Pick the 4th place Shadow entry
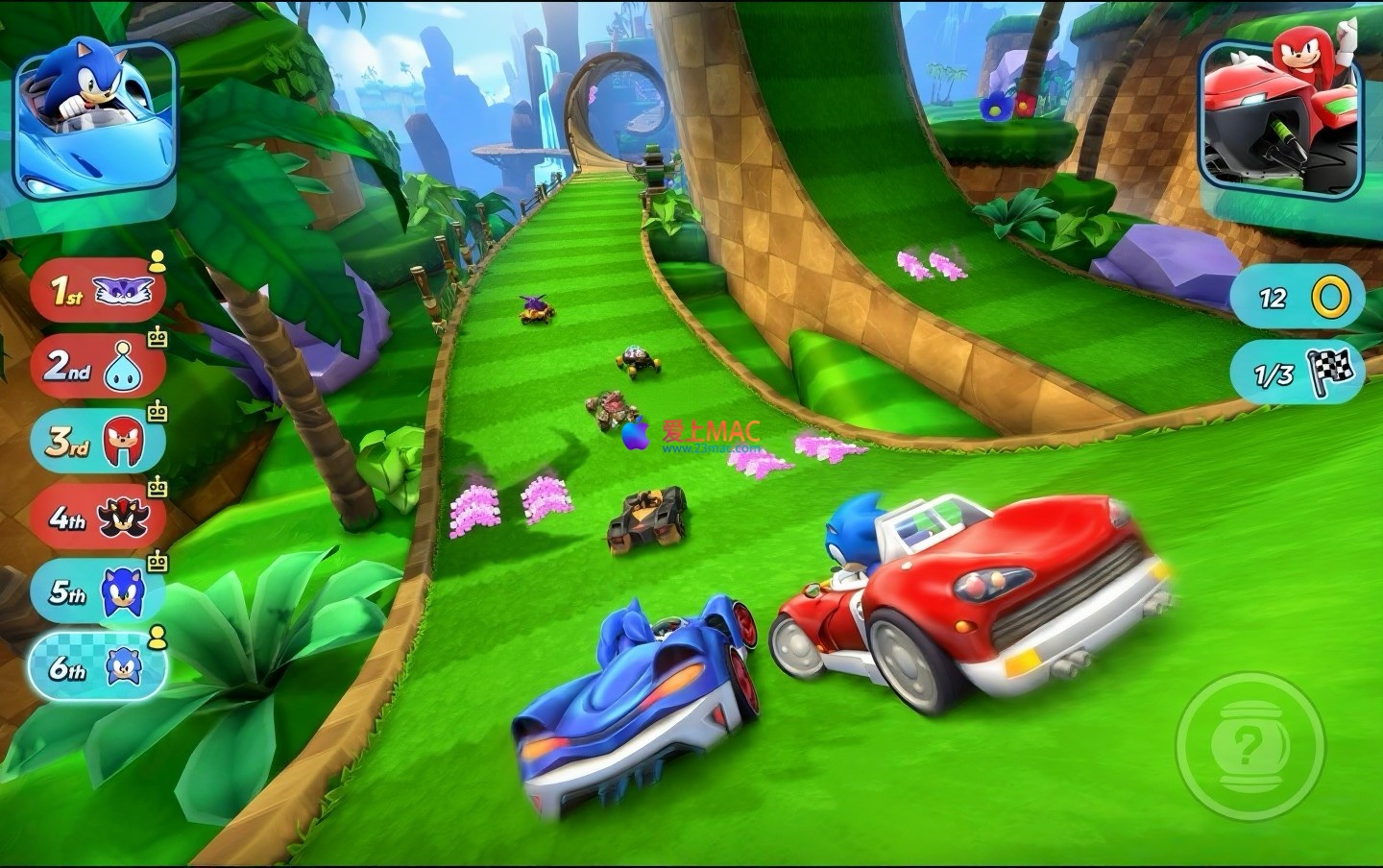This screenshot has width=1383, height=868. click(97, 518)
